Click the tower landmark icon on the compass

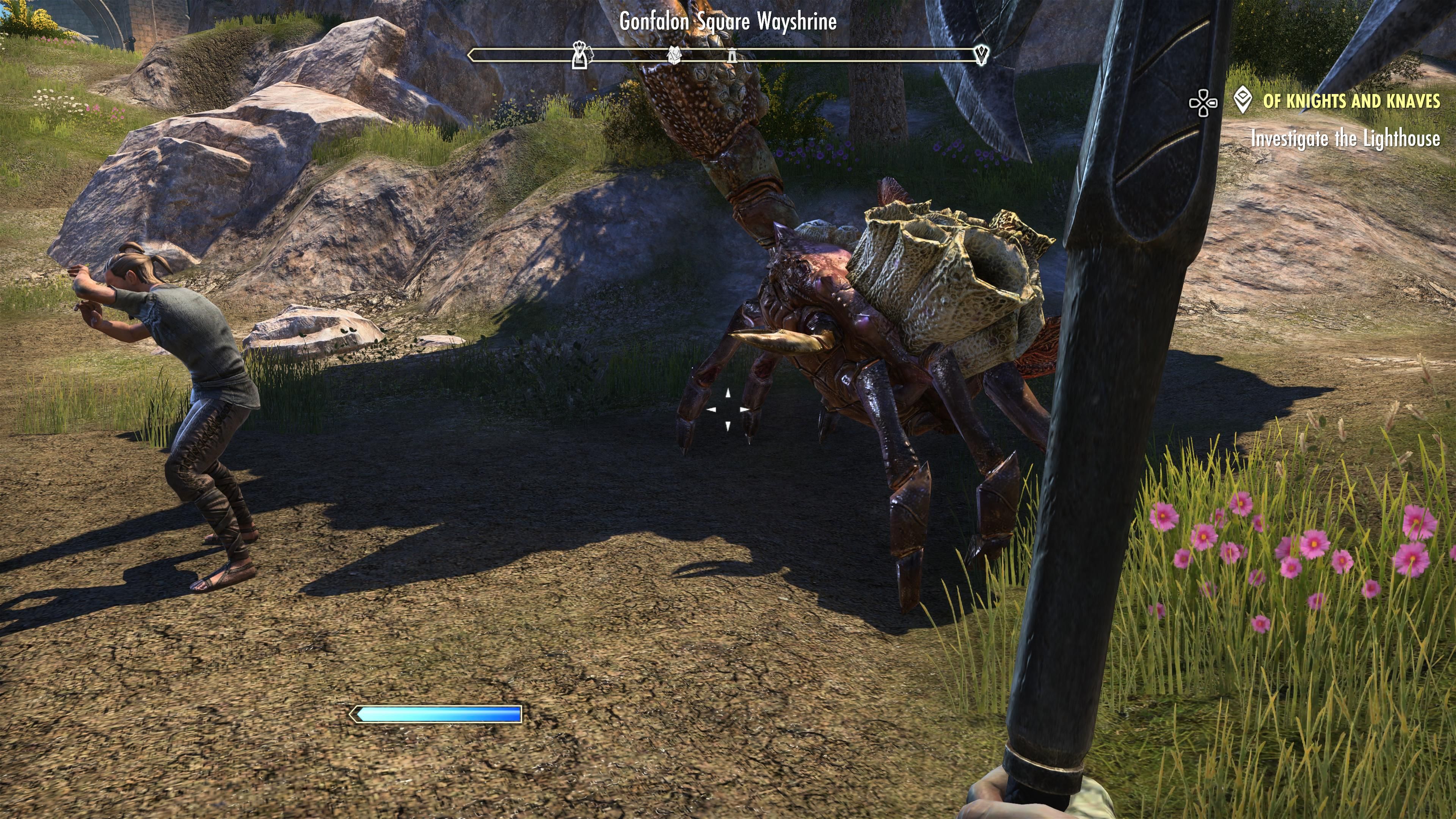pyautogui.click(x=732, y=55)
